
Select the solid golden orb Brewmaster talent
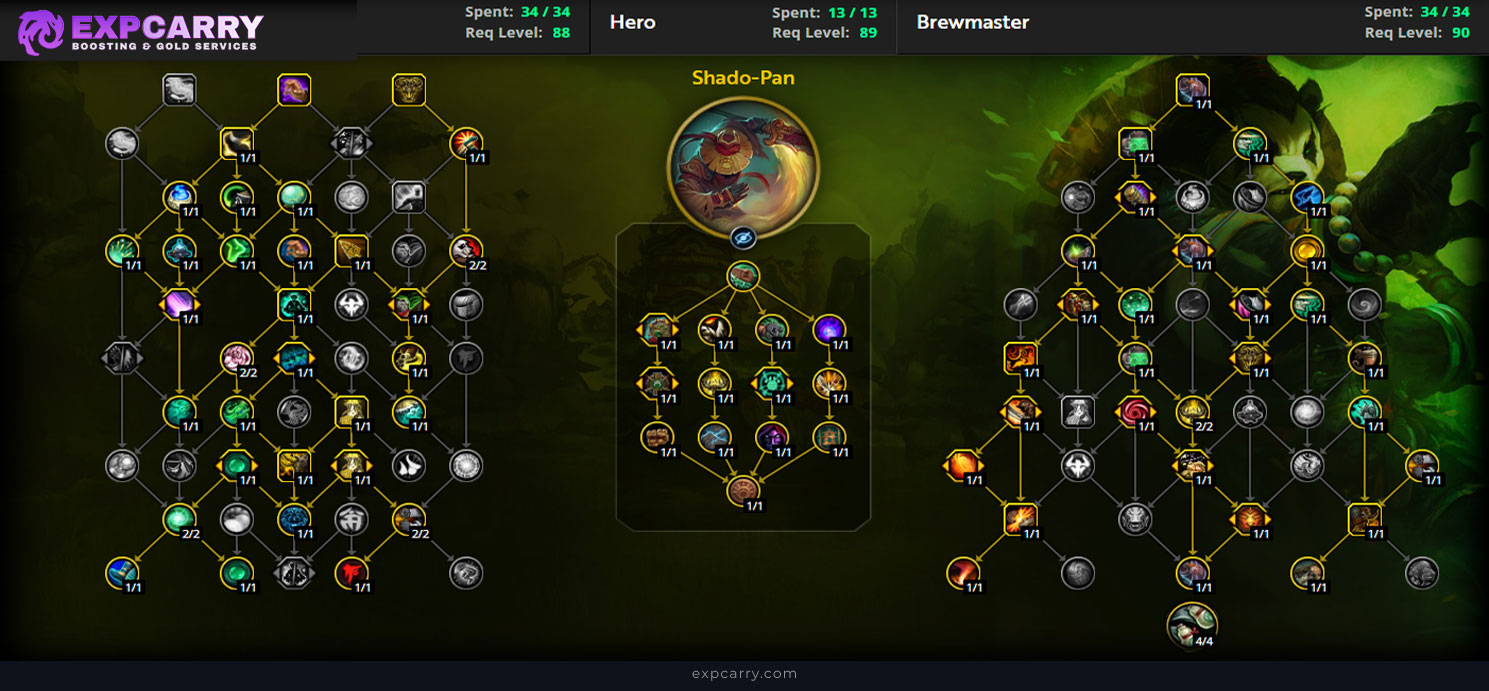1306,250
